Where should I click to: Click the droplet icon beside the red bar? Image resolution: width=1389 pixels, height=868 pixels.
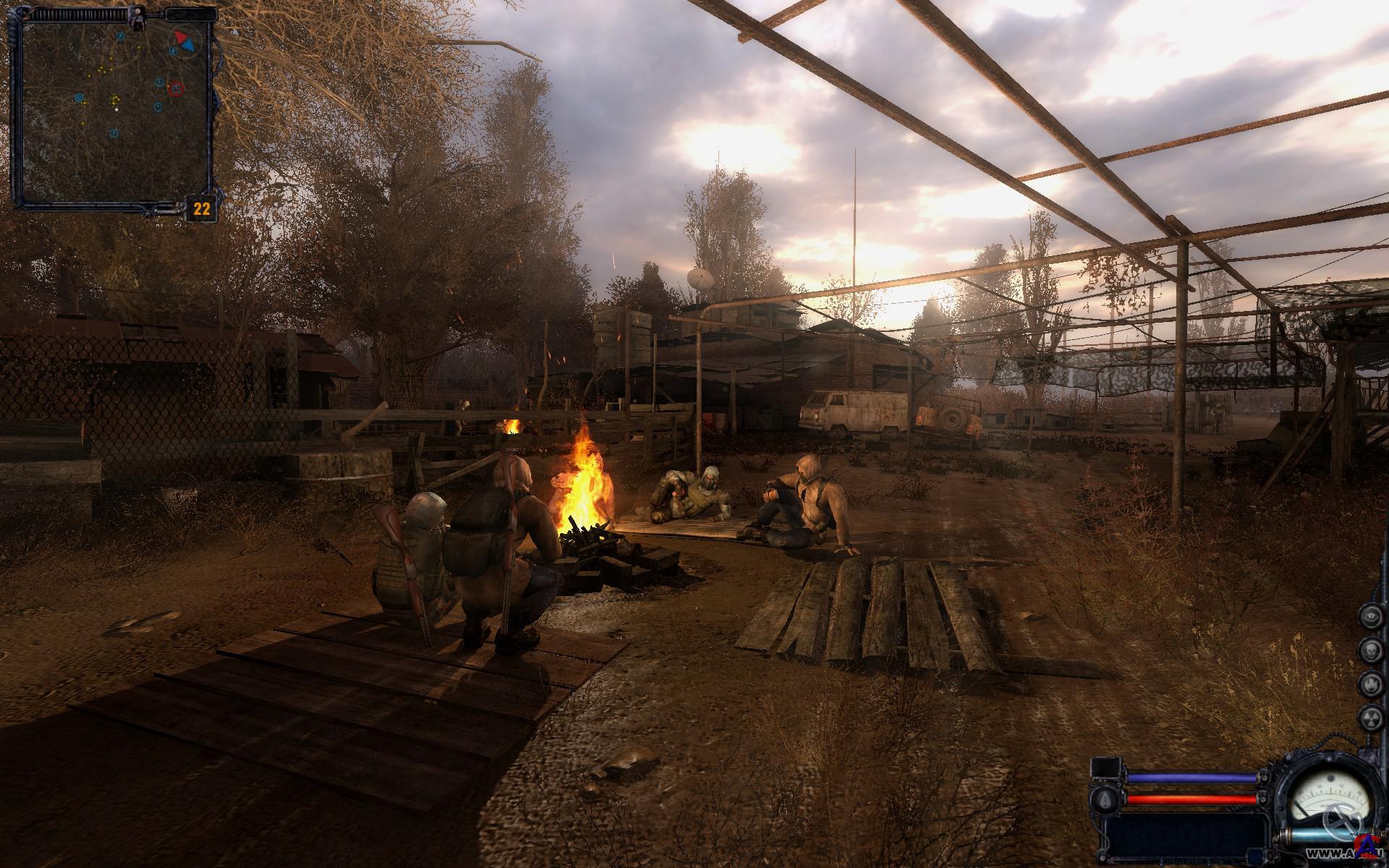click(x=1105, y=799)
